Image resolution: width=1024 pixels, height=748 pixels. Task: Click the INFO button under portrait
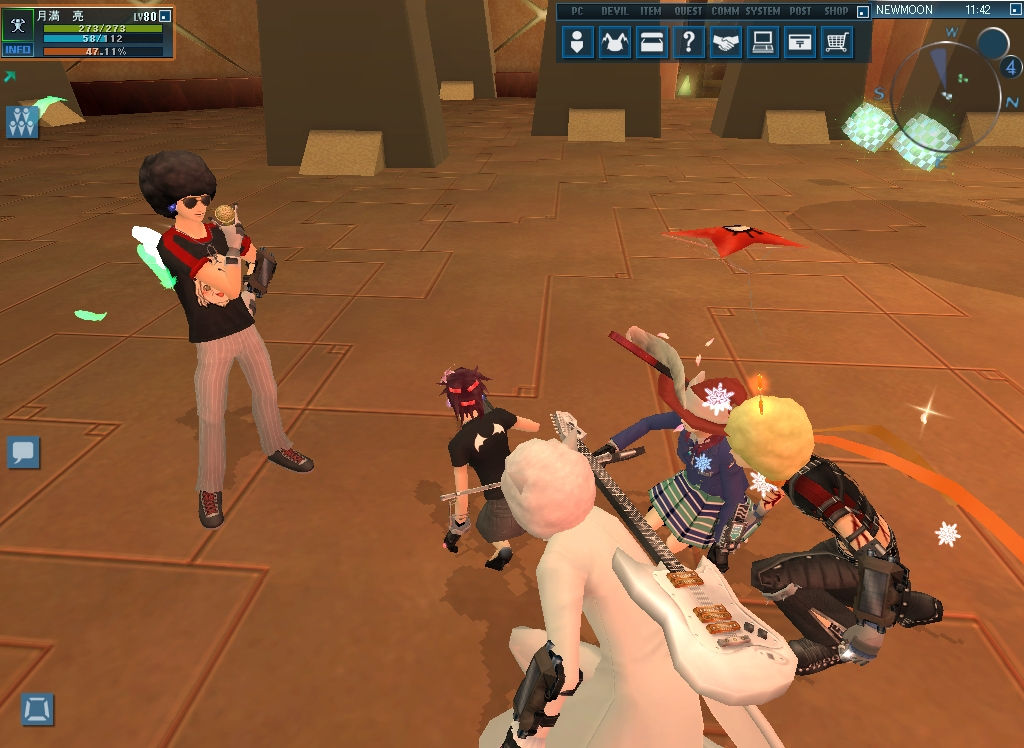click(18, 50)
